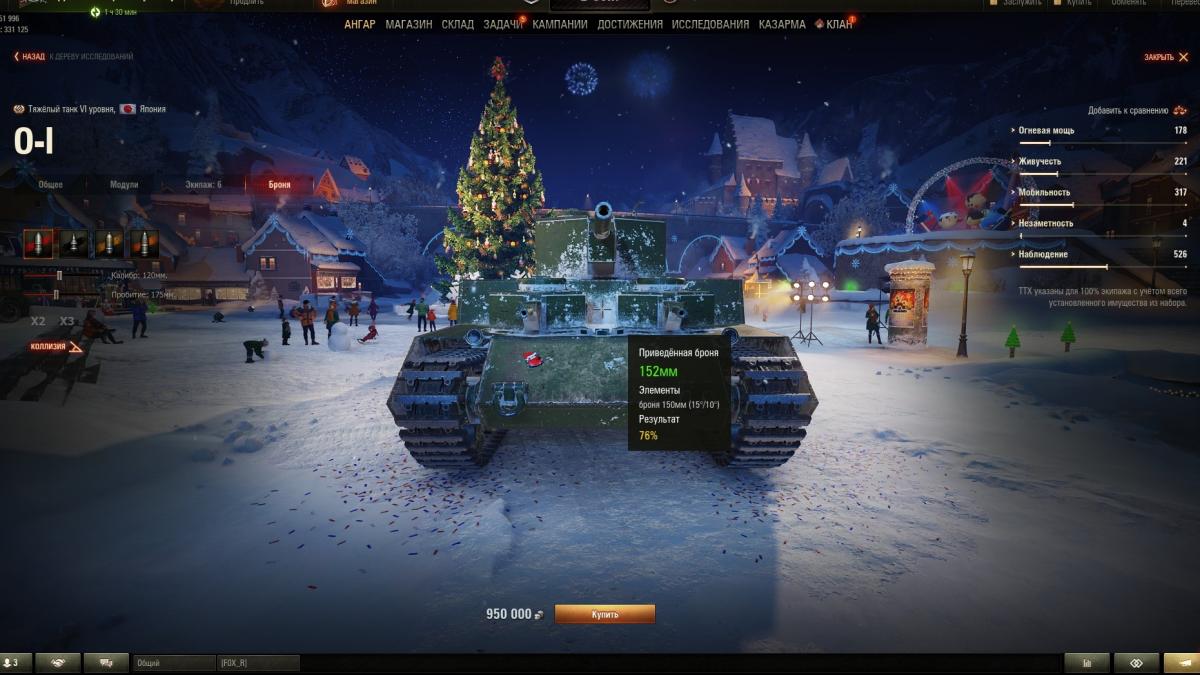
Task: Add the tank via Добавить к сравнению
Action: [x=1128, y=110]
